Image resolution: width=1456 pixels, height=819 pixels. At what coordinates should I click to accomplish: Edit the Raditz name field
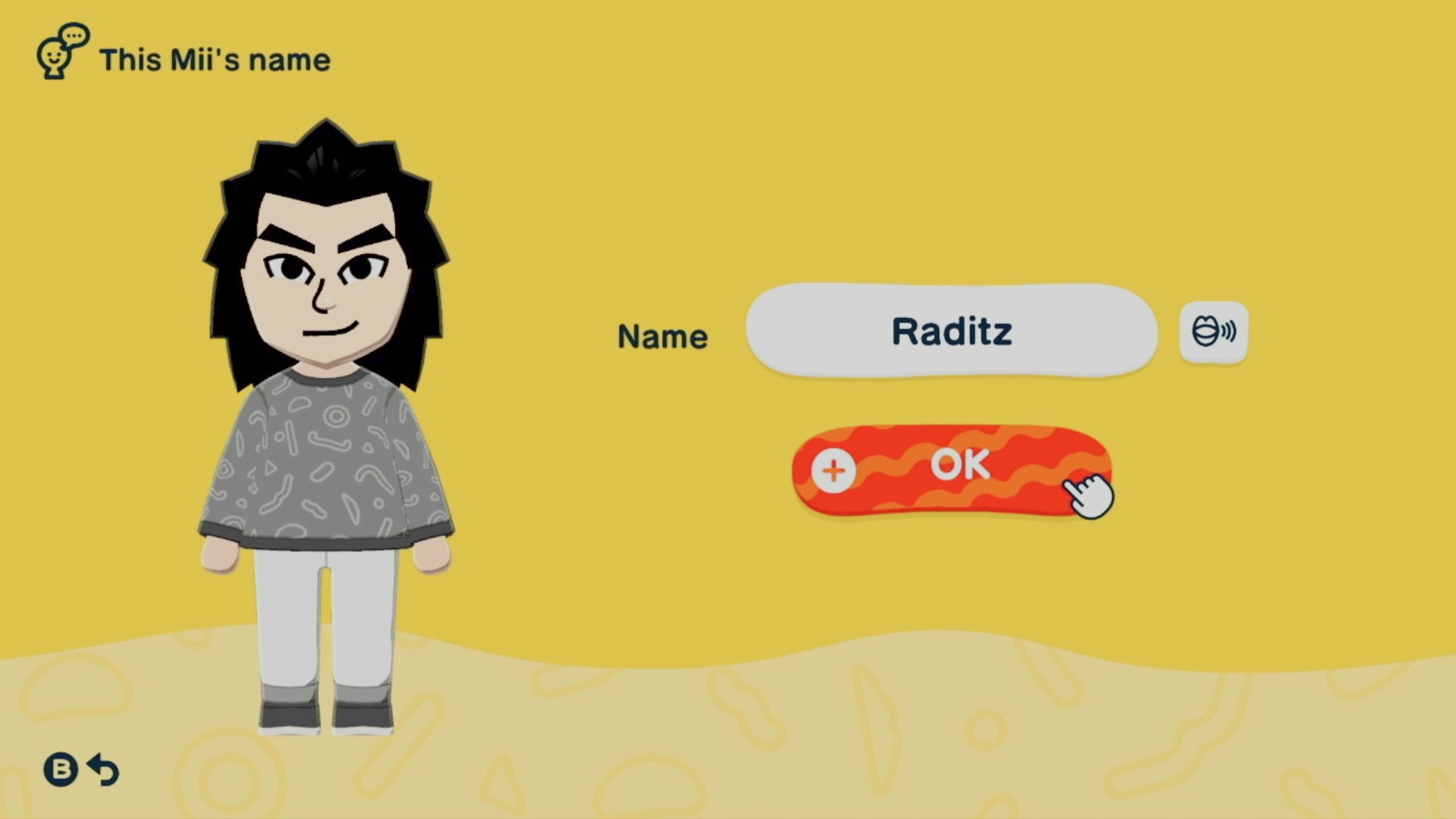point(951,331)
